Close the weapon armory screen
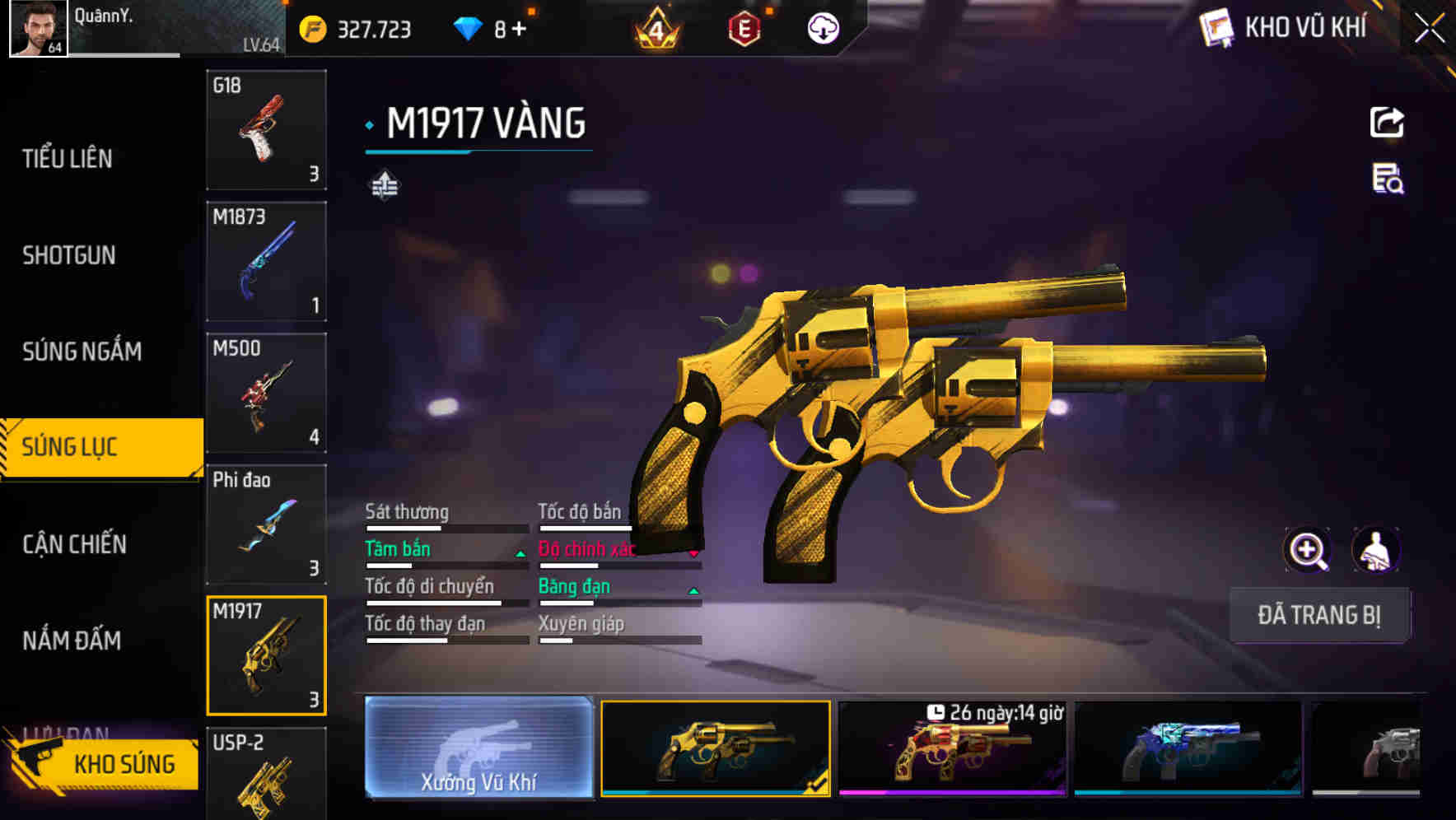Screen dimensions: 1456x820 tap(1430, 29)
